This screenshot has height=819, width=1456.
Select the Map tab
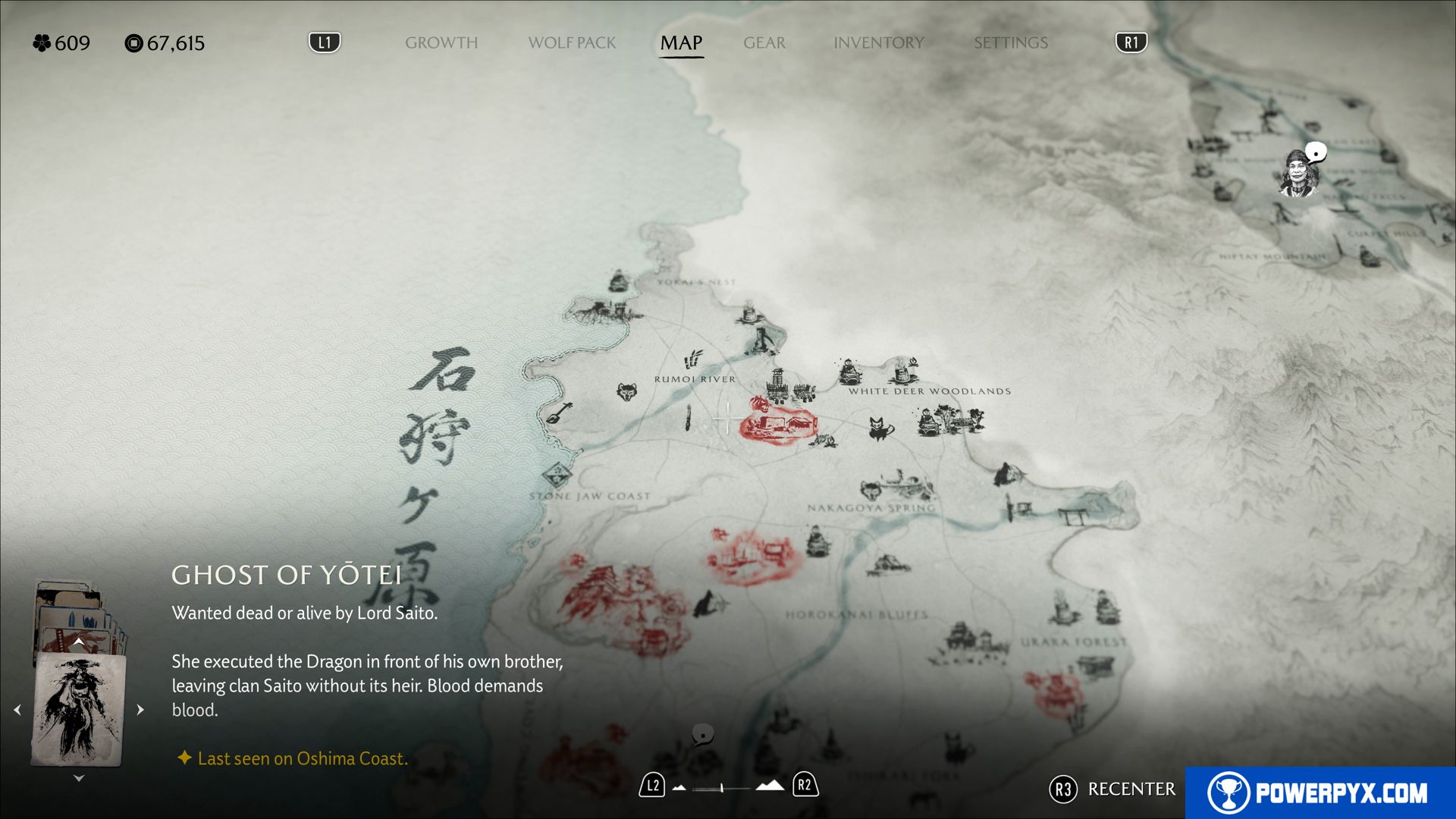681,42
